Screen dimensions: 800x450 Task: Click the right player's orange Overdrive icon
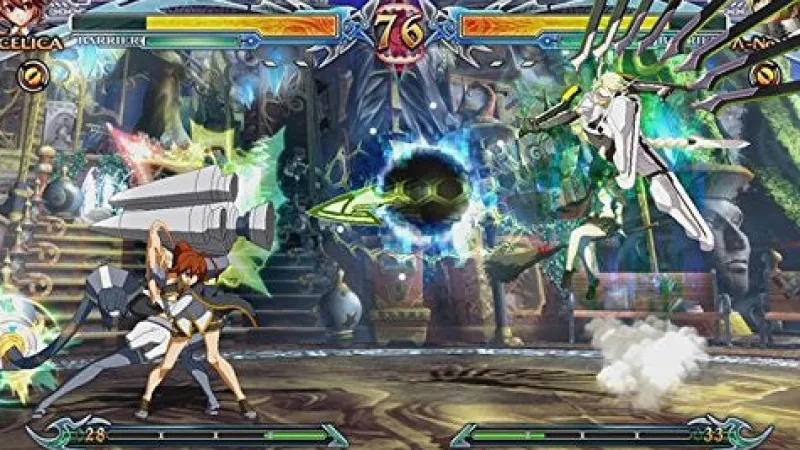(x=766, y=73)
